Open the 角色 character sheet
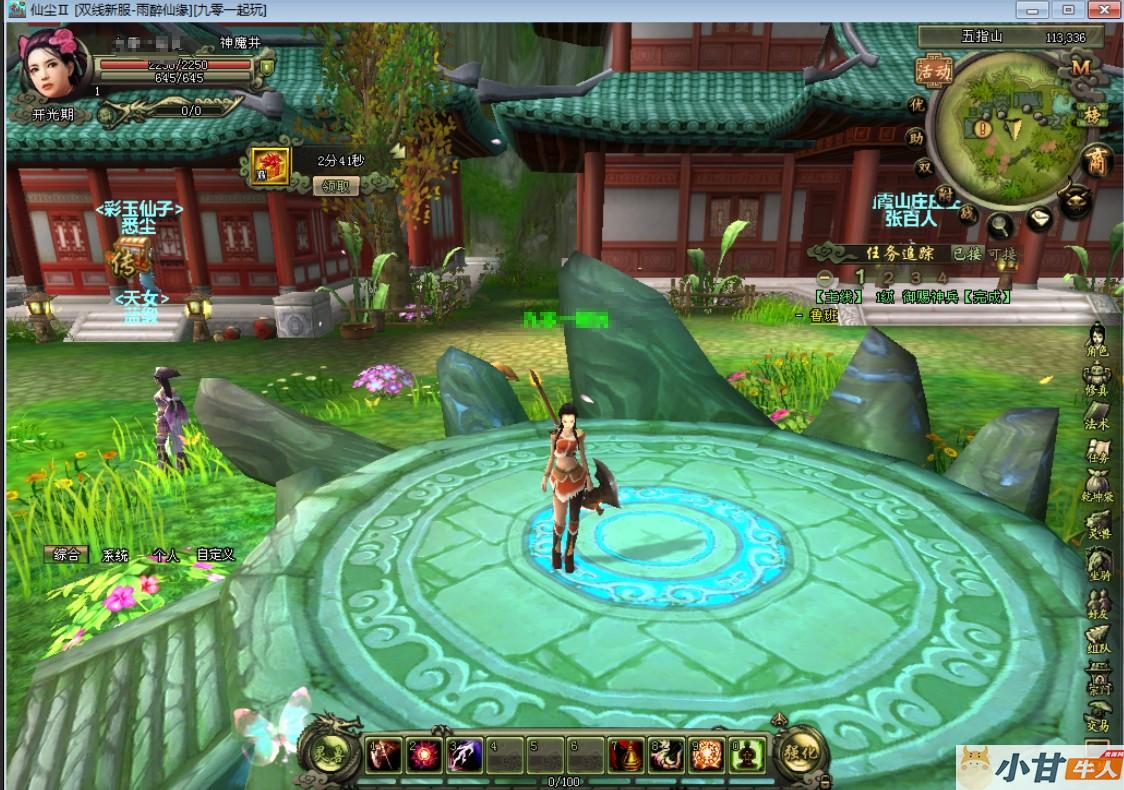This screenshot has height=790, width=1124. tap(1098, 341)
